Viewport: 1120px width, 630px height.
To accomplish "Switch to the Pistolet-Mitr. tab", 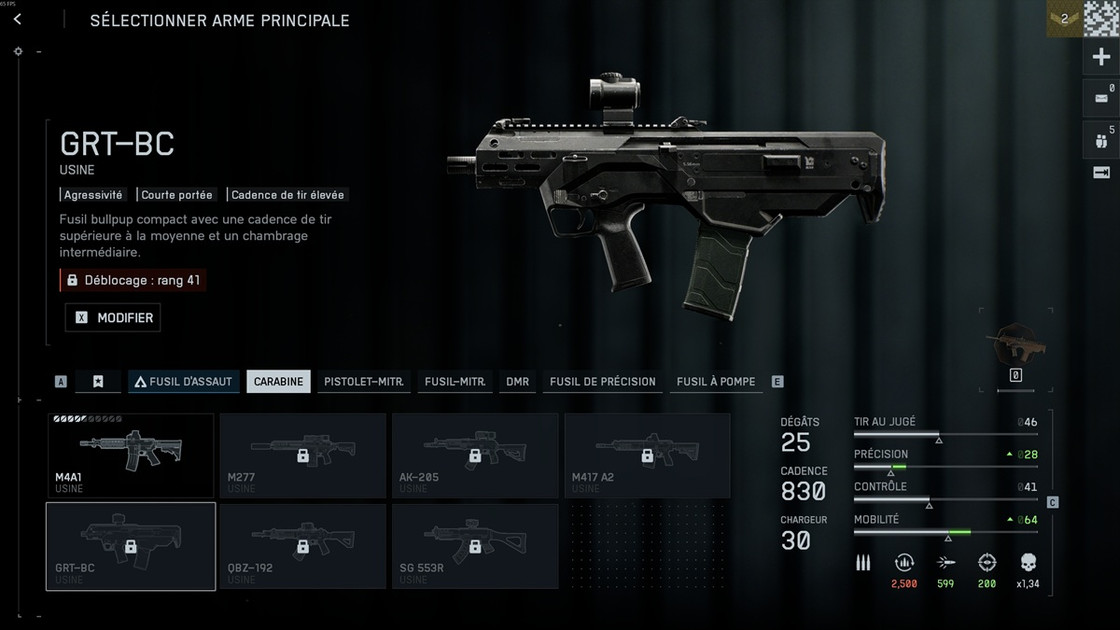I will click(364, 382).
